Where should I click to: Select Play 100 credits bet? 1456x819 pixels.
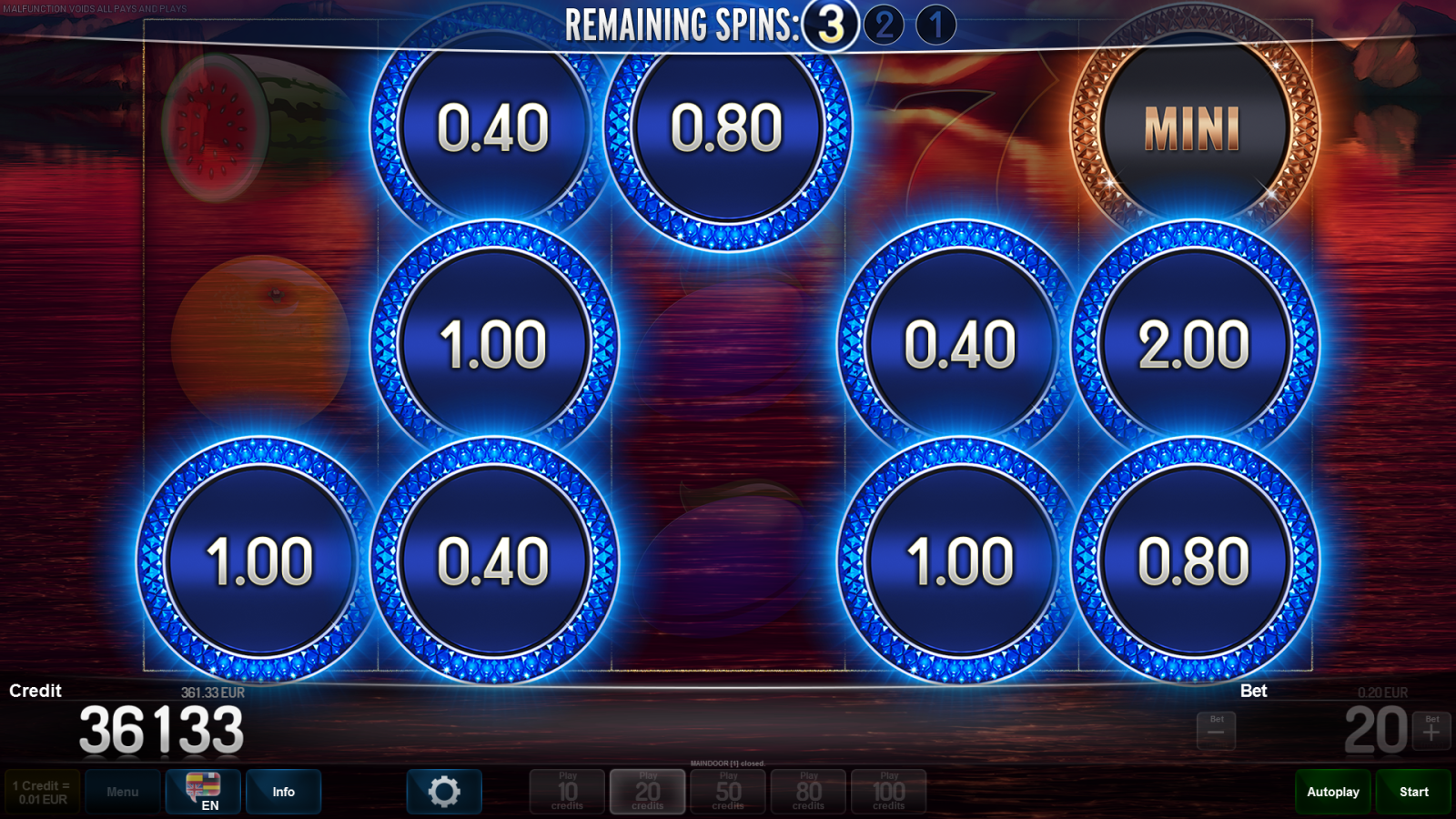point(888,792)
